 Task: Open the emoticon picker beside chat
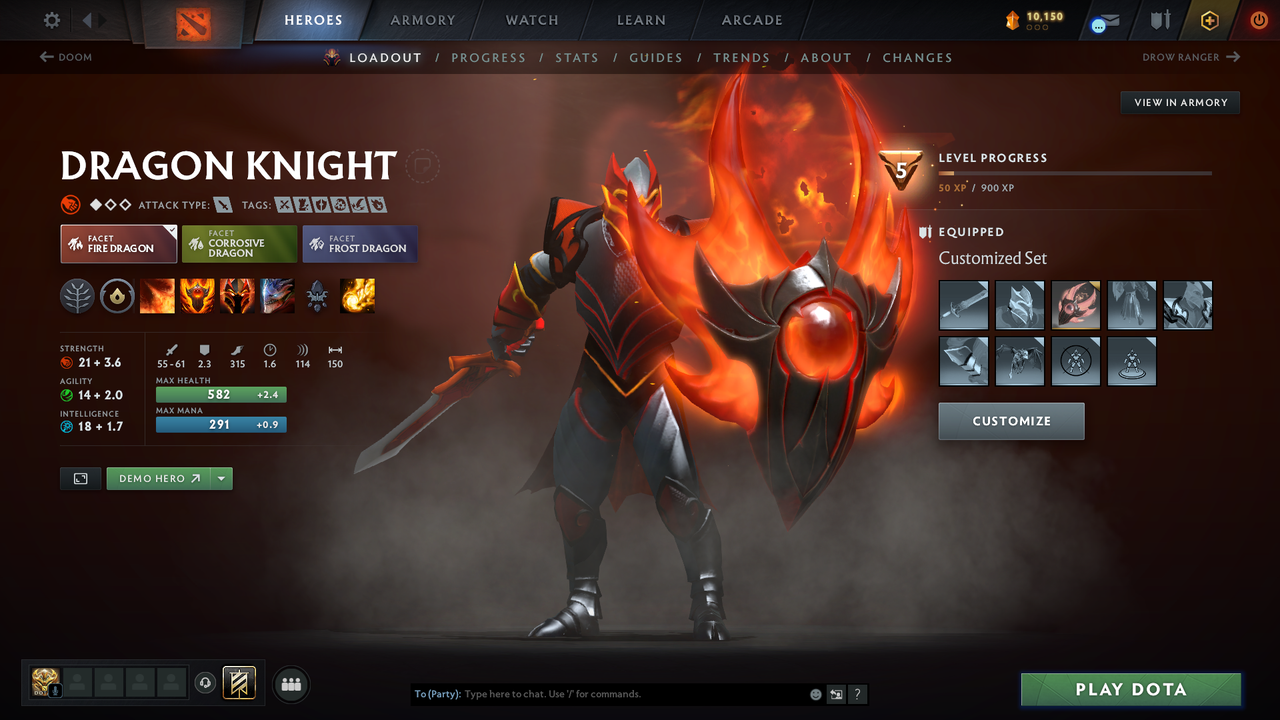815,693
